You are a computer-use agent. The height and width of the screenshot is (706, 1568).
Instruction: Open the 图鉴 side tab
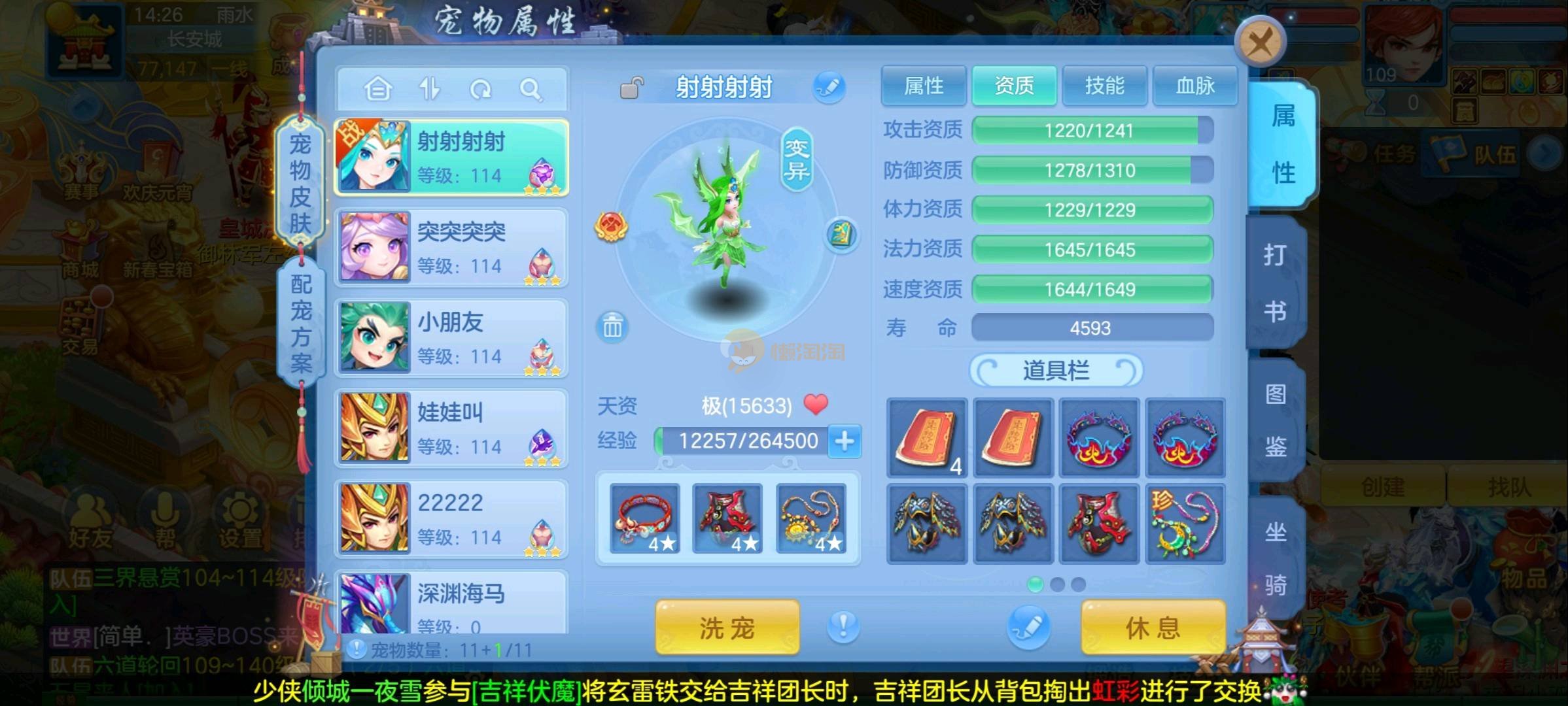(1275, 420)
